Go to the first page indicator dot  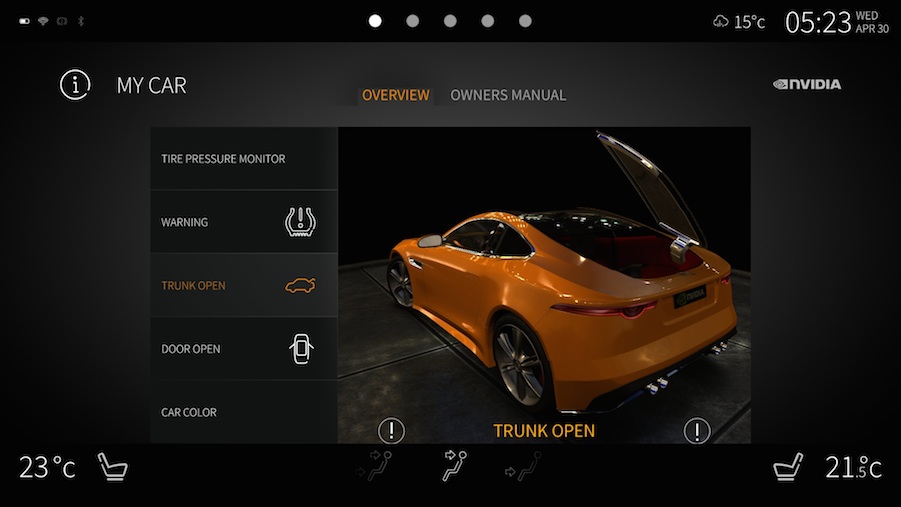[x=375, y=20]
